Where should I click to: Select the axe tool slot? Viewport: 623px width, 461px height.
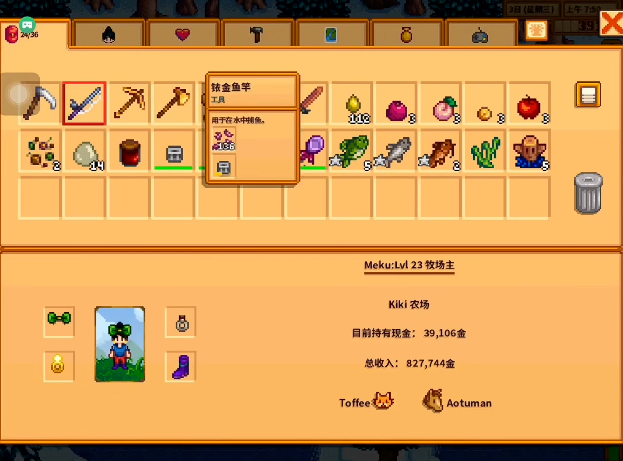click(173, 104)
